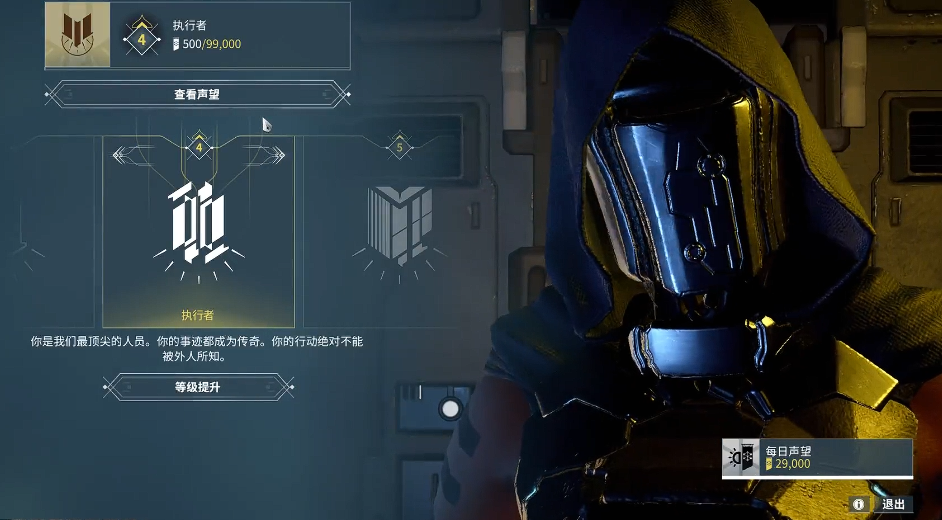This screenshot has height=520, width=942.
Task: Choose the rank 5 emblem card
Action: click(x=398, y=225)
